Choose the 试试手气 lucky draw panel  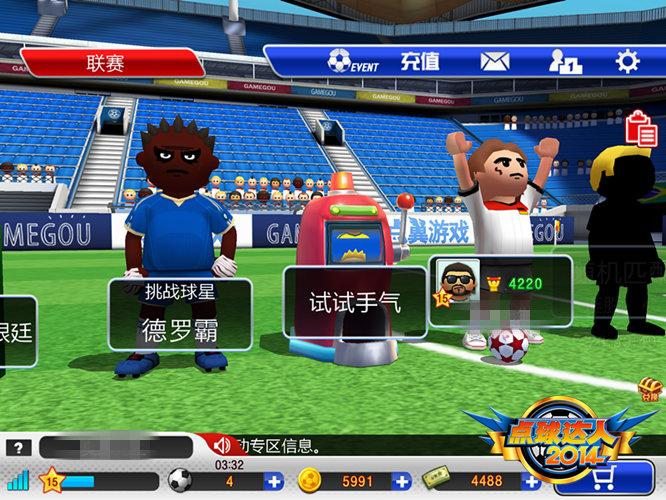(x=354, y=302)
